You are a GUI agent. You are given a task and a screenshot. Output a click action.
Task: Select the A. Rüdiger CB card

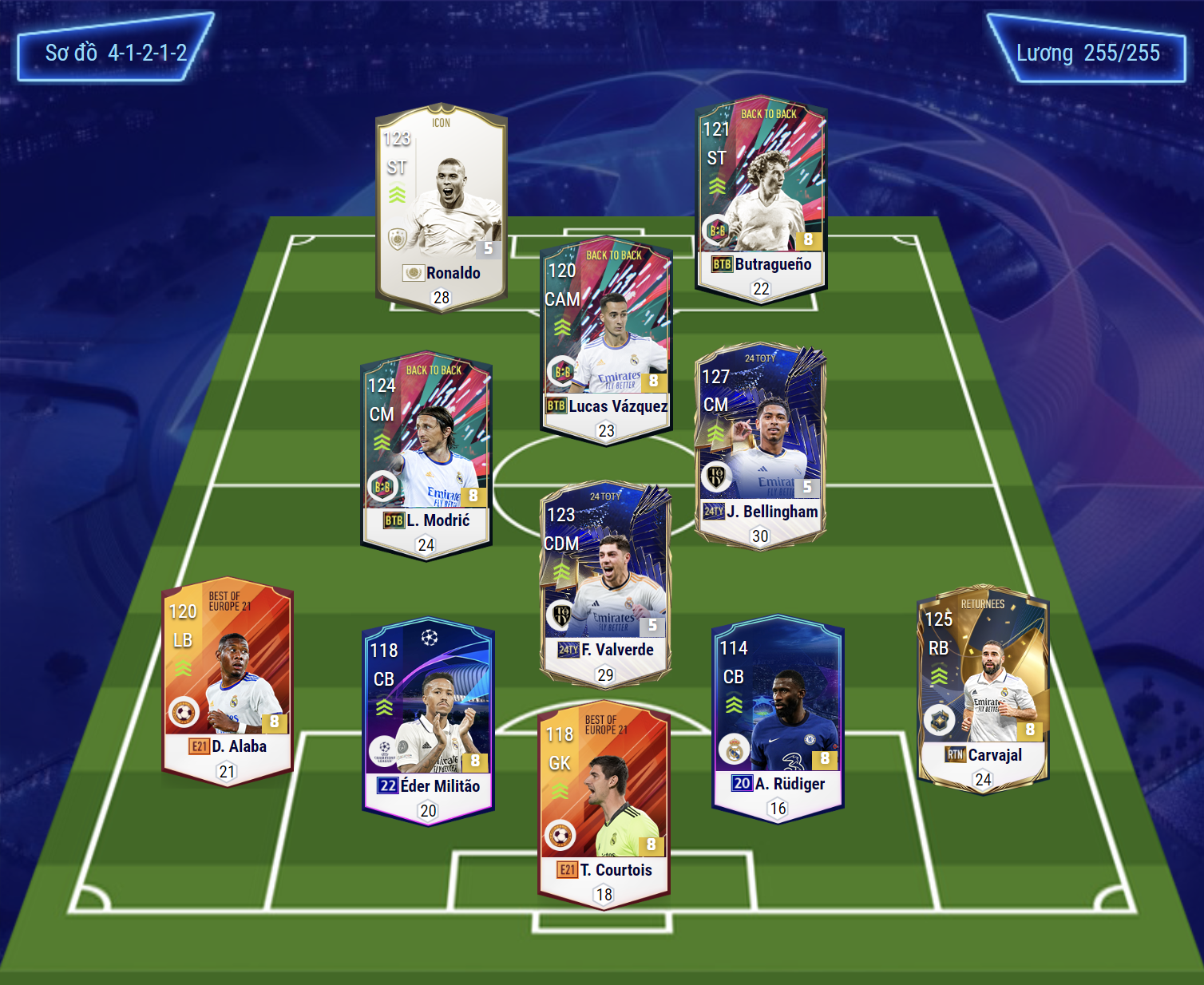[778, 718]
